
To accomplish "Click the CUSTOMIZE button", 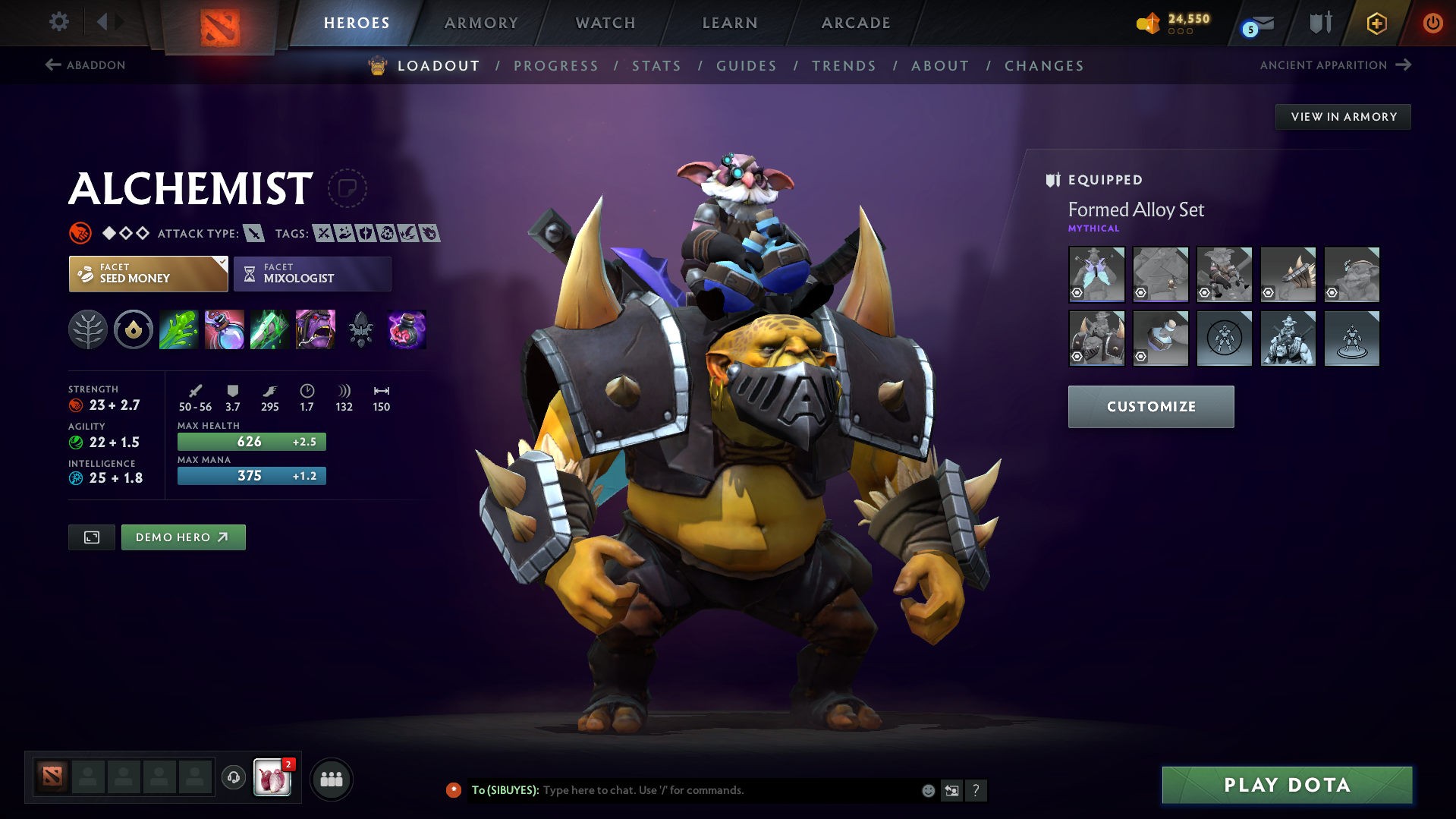I will (1150, 406).
